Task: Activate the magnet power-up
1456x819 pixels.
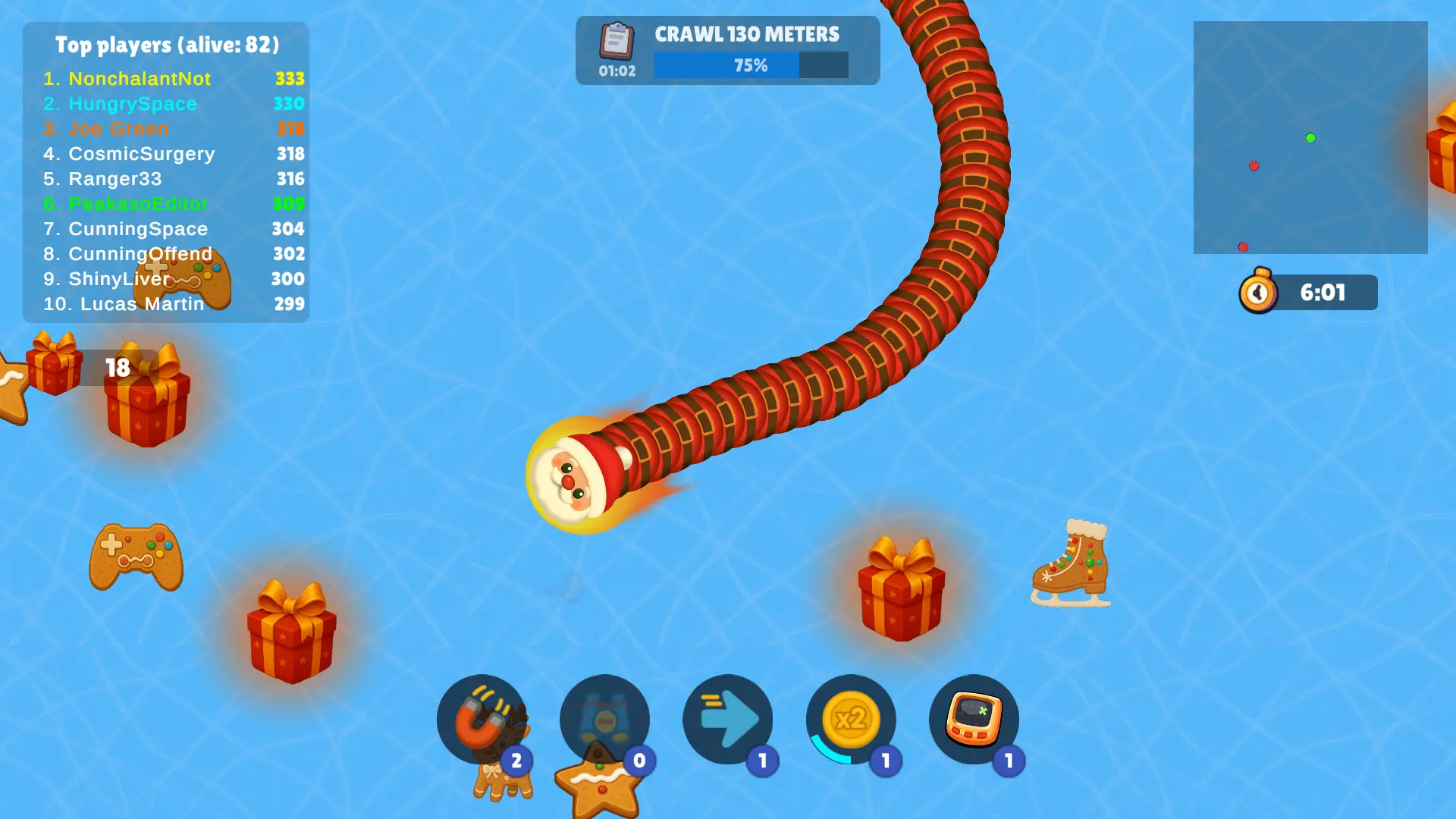Action: point(483,720)
